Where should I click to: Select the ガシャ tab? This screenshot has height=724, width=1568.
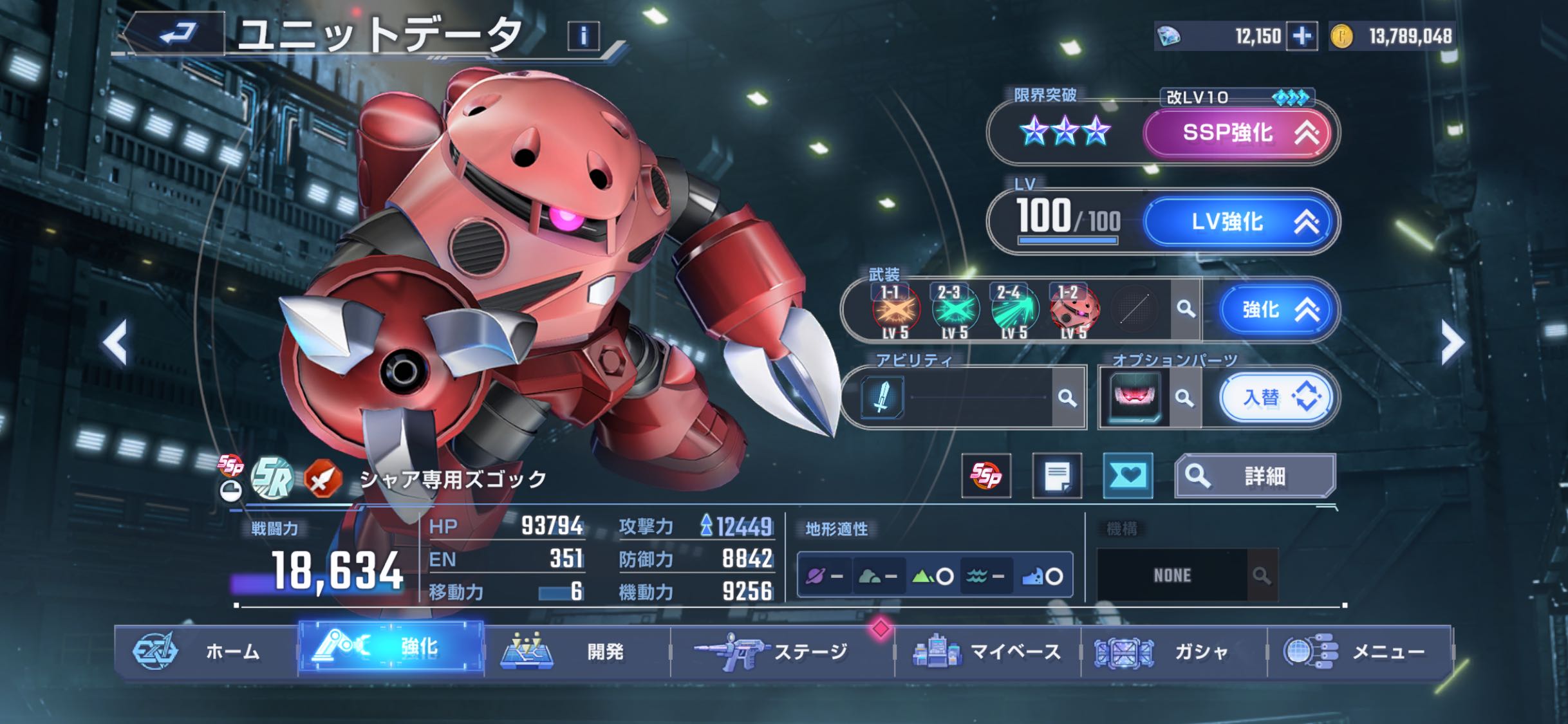point(1173,651)
